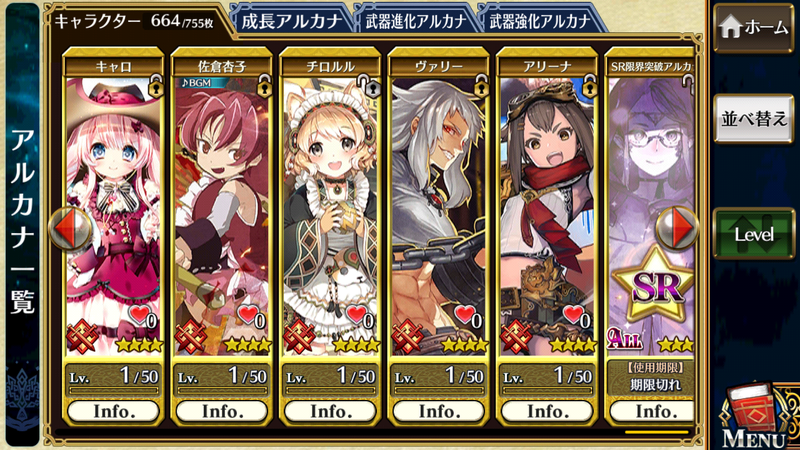Open the 並べ替え sort options
The width and height of the screenshot is (800, 450).
(753, 120)
